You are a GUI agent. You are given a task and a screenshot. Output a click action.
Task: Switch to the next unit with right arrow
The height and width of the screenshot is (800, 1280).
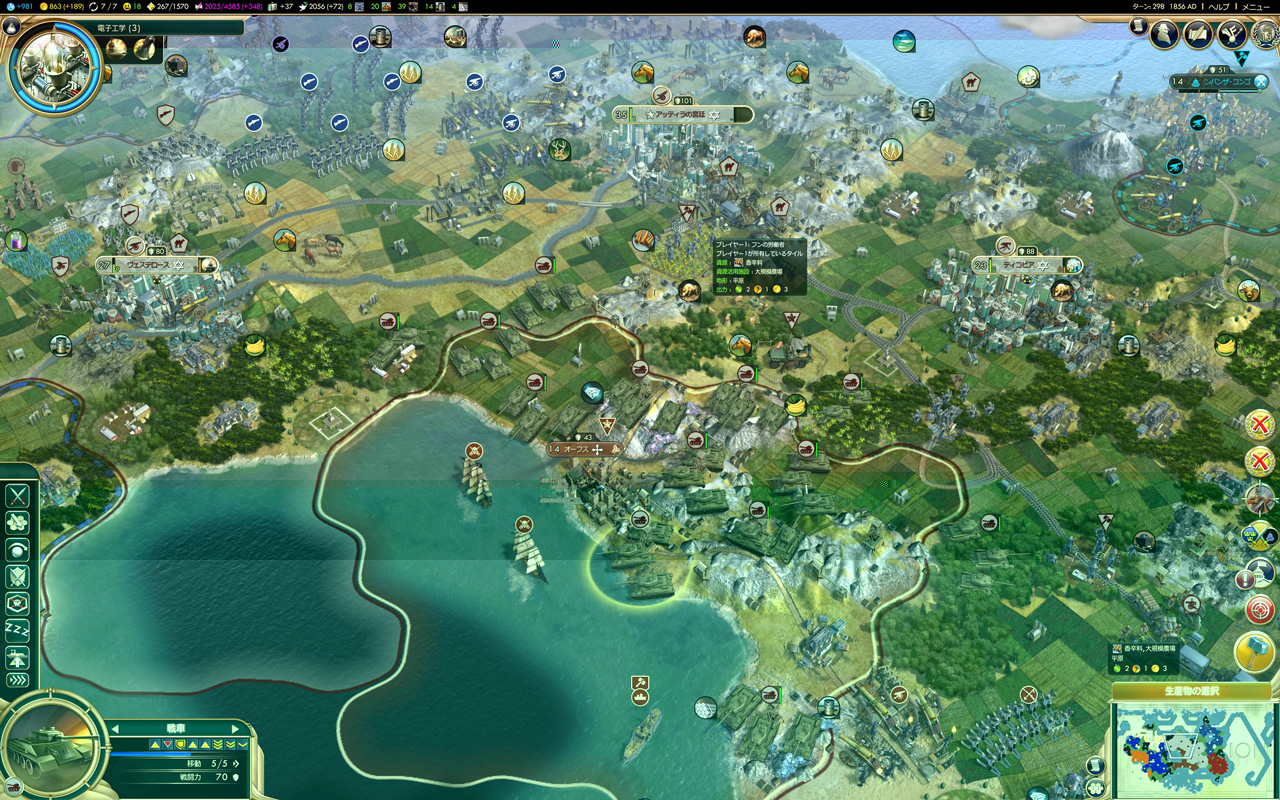coord(236,729)
